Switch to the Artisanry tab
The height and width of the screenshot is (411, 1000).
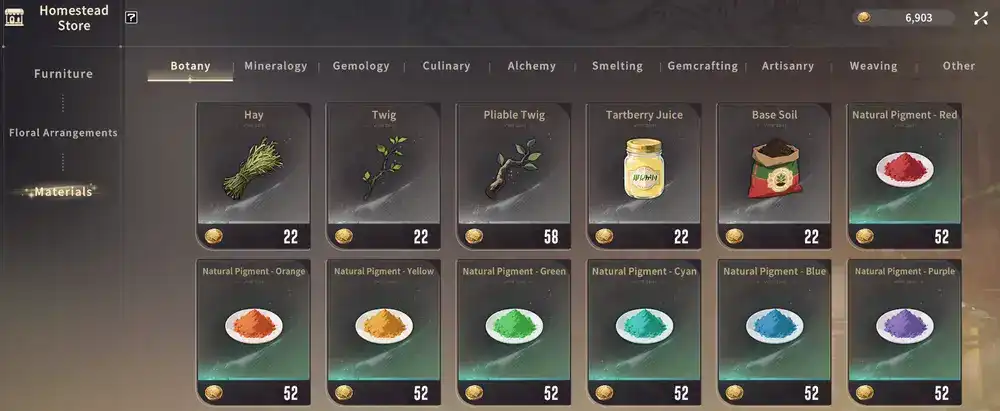point(787,66)
